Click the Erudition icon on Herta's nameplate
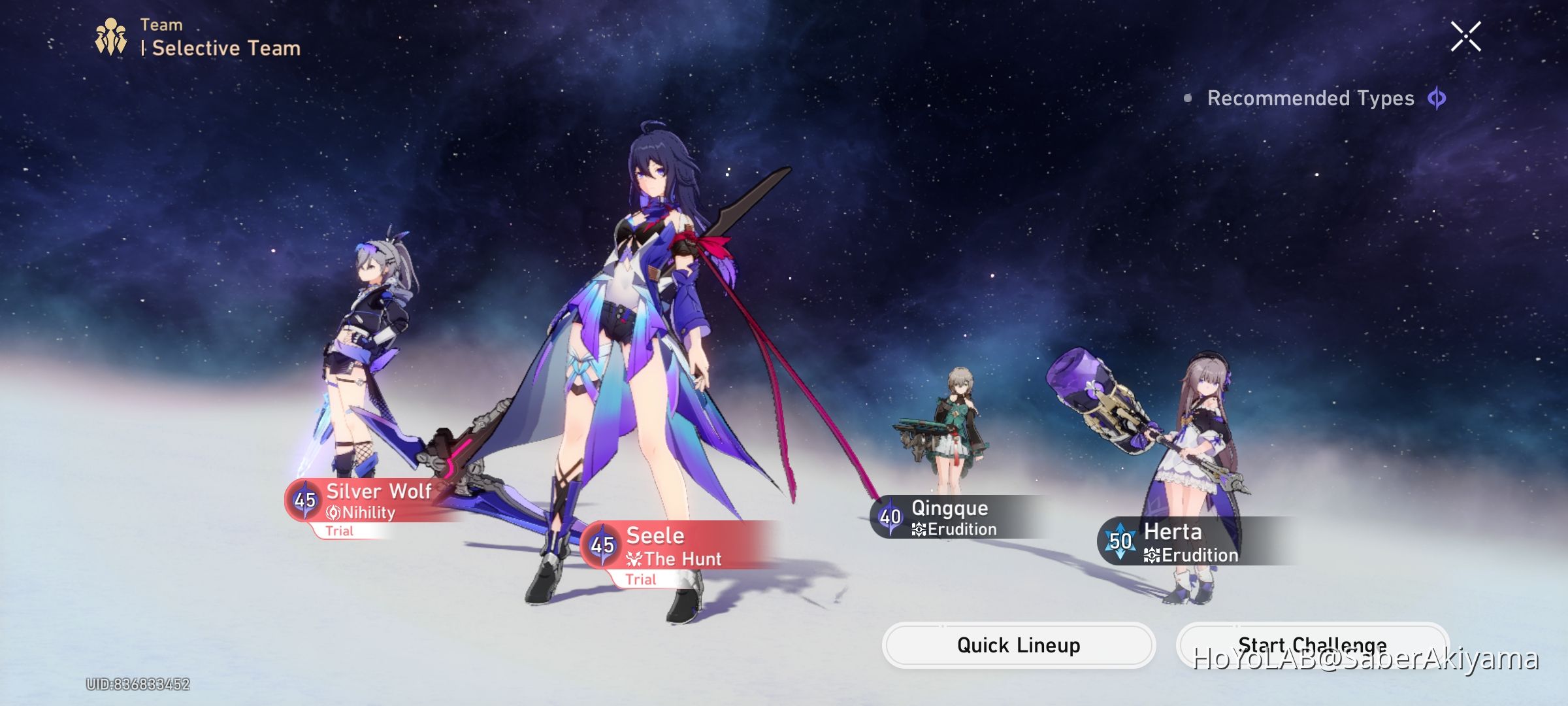The width and height of the screenshot is (1568, 706). pyautogui.click(x=1151, y=555)
